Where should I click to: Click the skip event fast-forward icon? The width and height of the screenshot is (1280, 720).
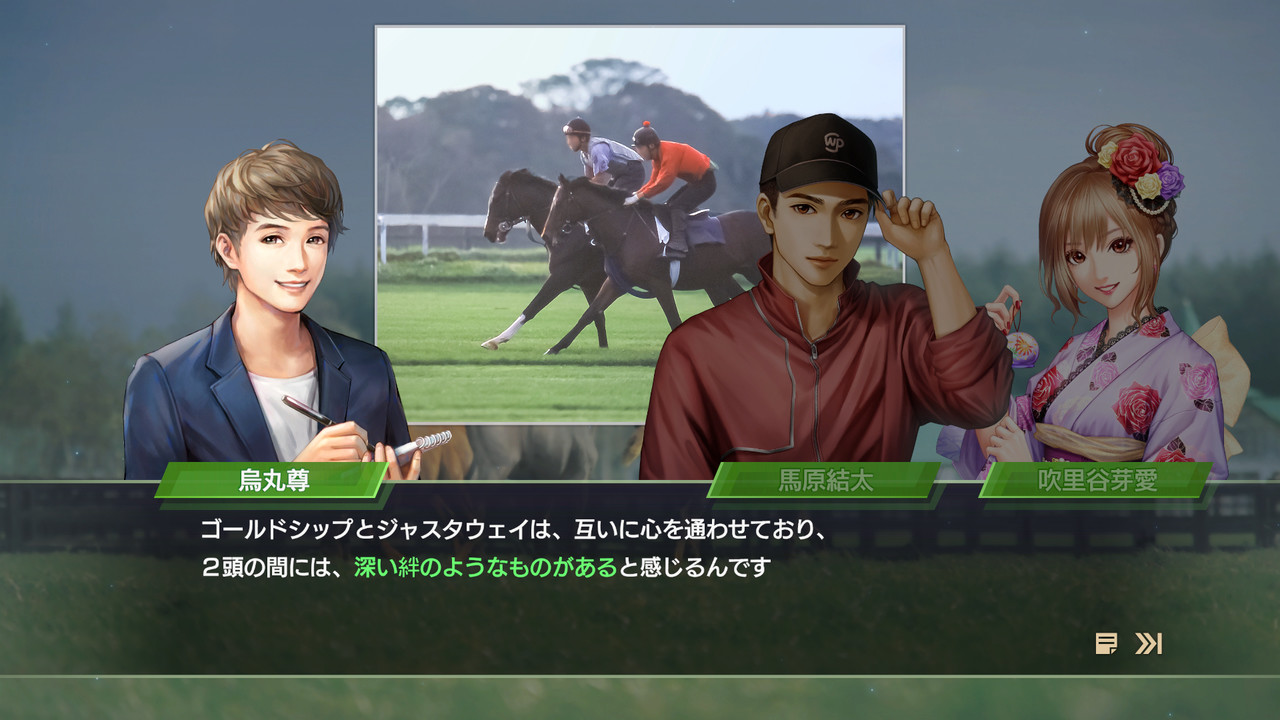(1147, 645)
